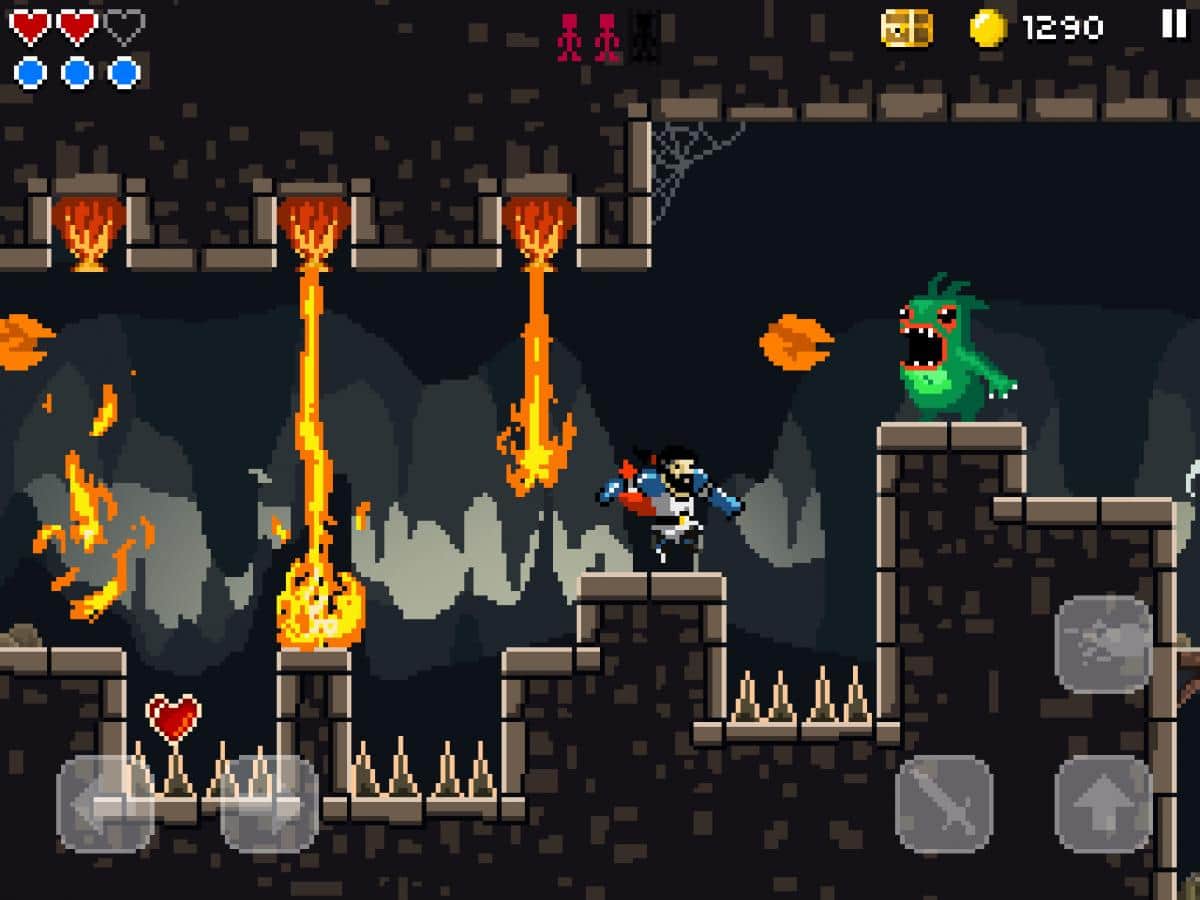
Task: Attack with the sword button
Action: pos(944,803)
